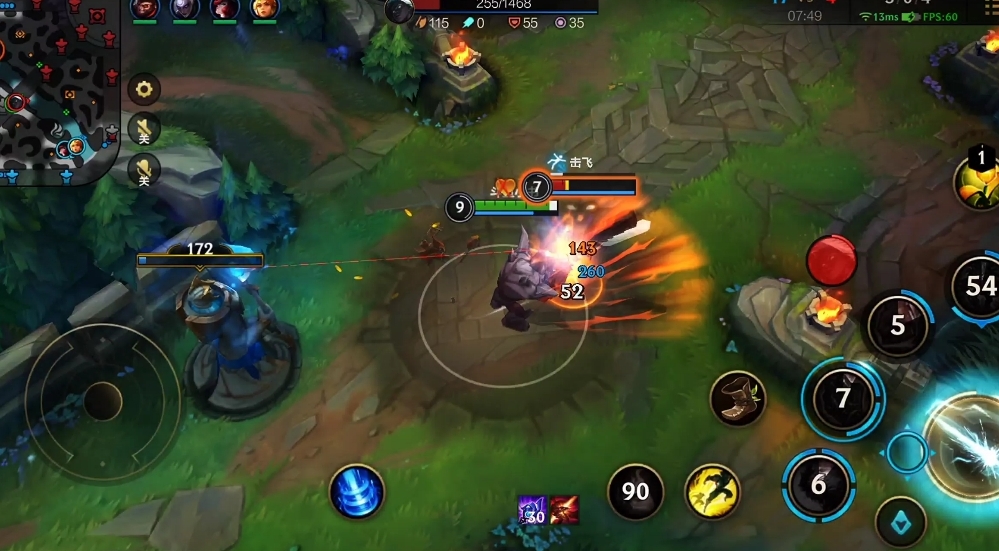
Task: Tap the summoner spell on 90 cooldown
Action: 636,492
